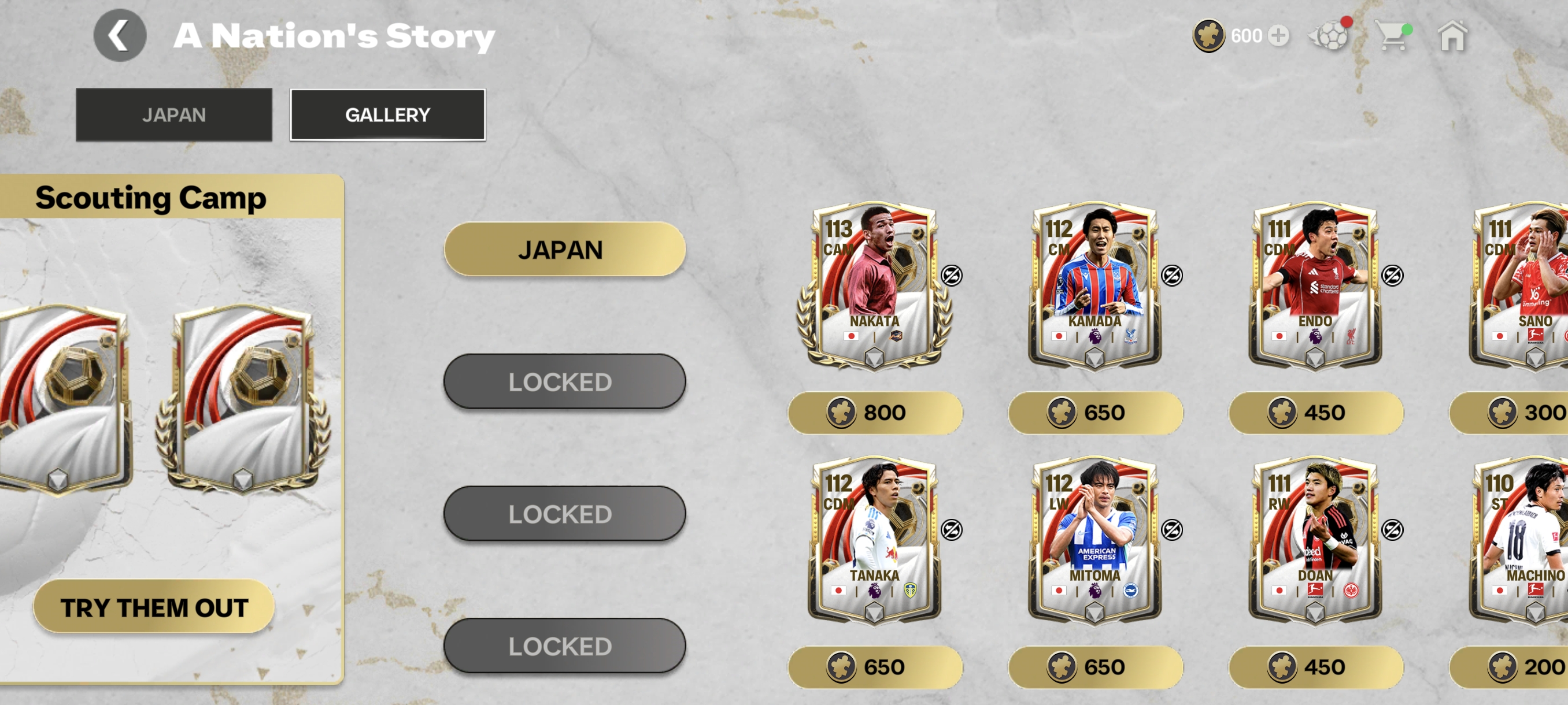This screenshot has height=705, width=1568.
Task: Buy Nakata for 800 coins
Action: [875, 413]
